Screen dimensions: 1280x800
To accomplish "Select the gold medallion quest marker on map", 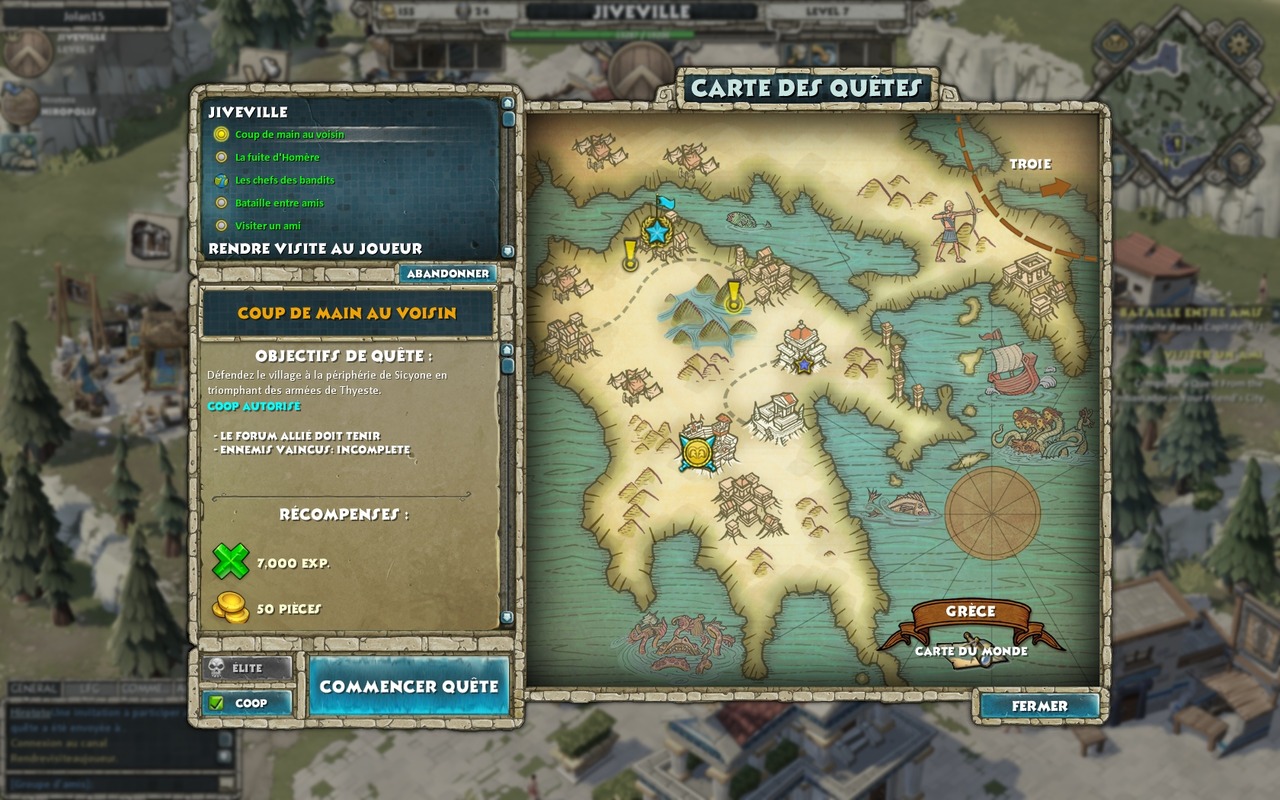I will (695, 451).
